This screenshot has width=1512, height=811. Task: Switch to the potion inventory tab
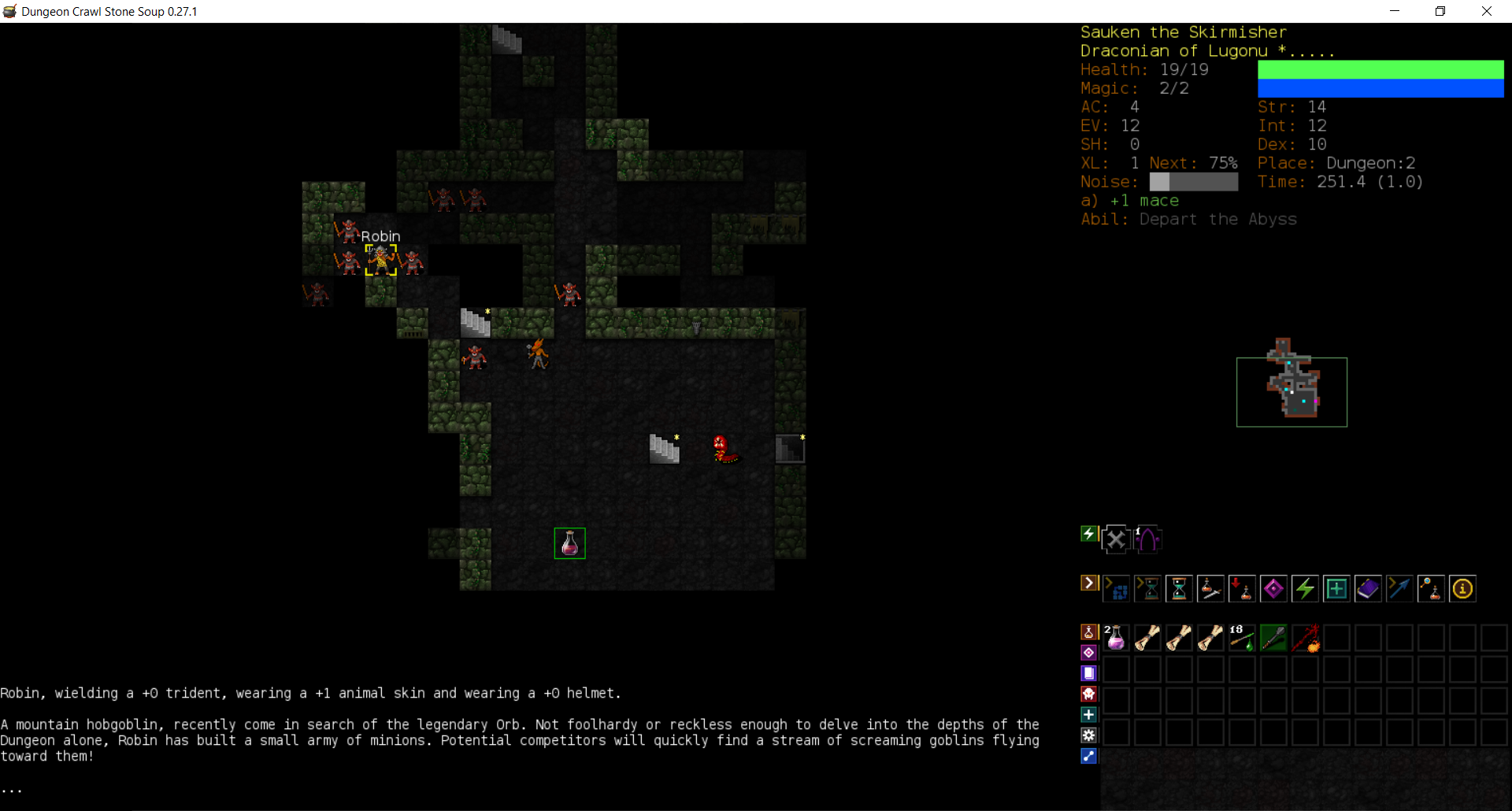click(x=1089, y=632)
